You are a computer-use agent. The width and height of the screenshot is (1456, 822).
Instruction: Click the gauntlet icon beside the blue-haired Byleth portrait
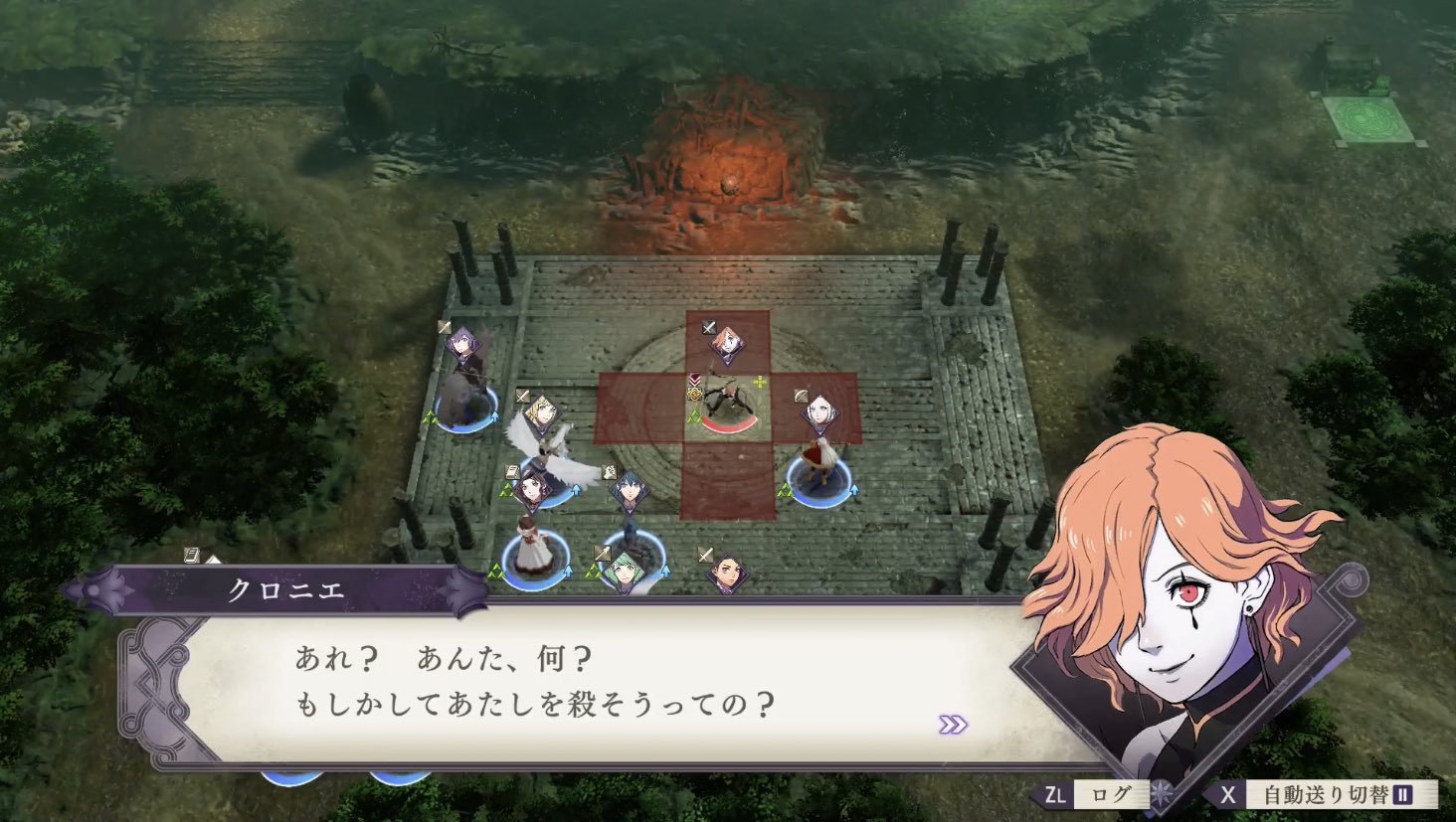pos(609,473)
